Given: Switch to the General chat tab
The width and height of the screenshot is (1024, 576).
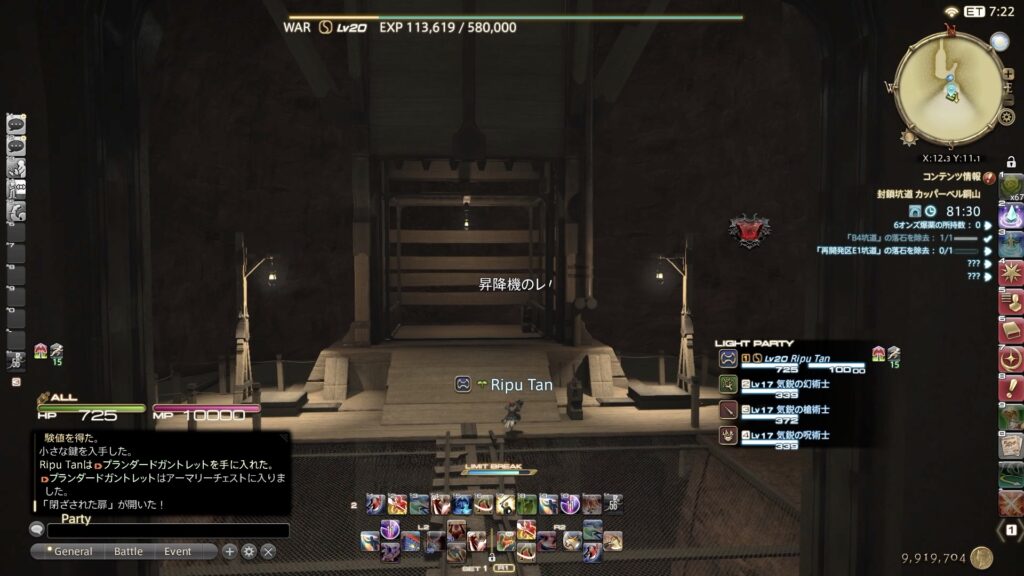Looking at the screenshot, I should (73, 551).
